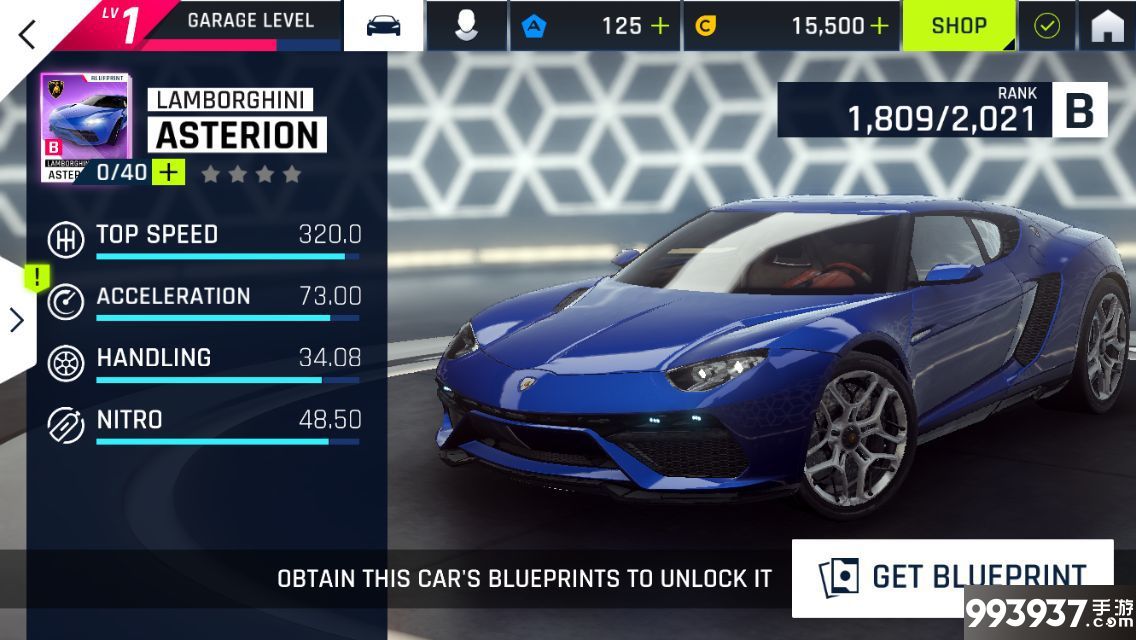Screen dimensions: 1136x640
Task: Return to the home screen
Action: click(x=1107, y=26)
